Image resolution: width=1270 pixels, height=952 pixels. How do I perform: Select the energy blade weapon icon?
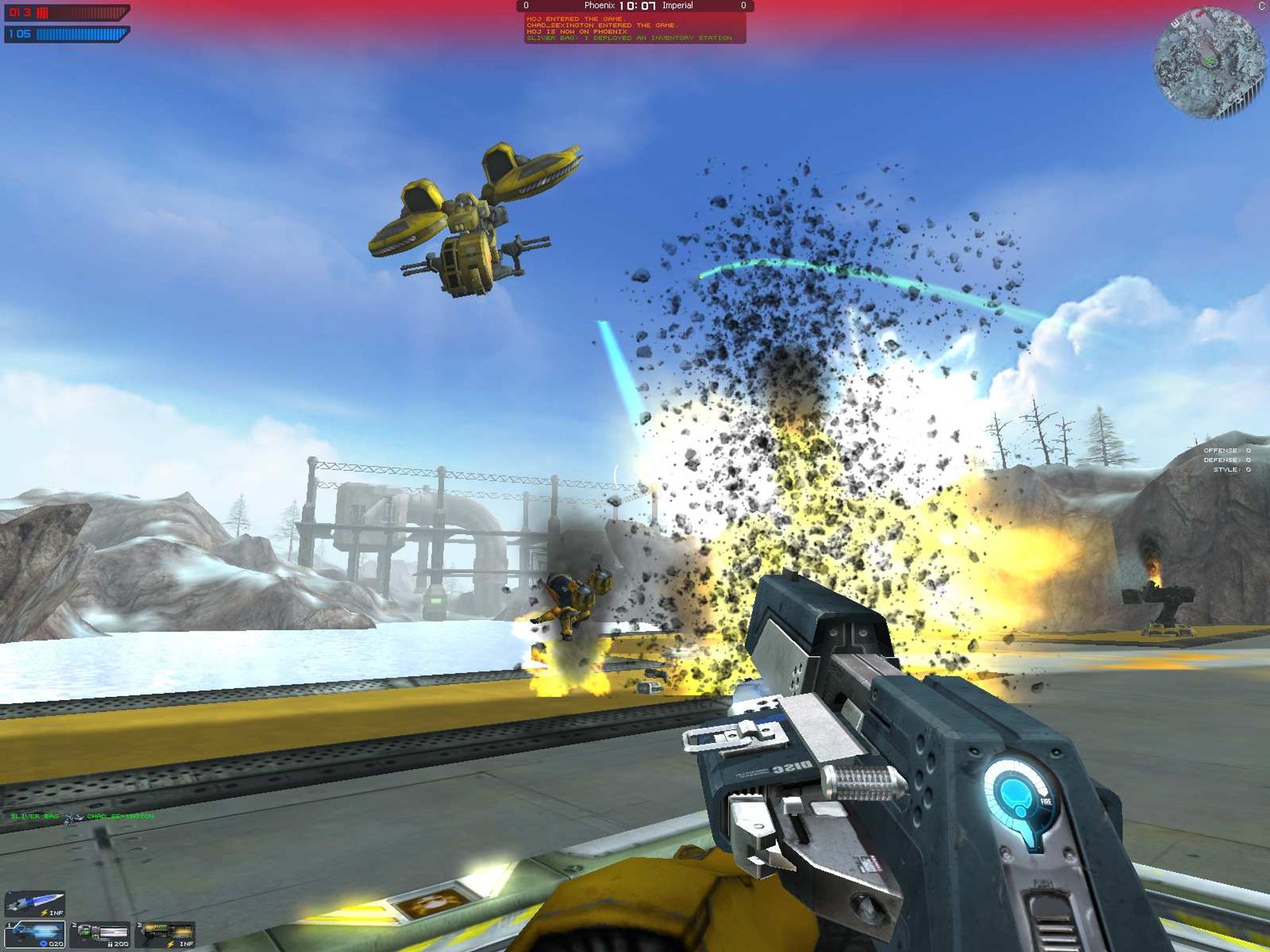click(35, 902)
